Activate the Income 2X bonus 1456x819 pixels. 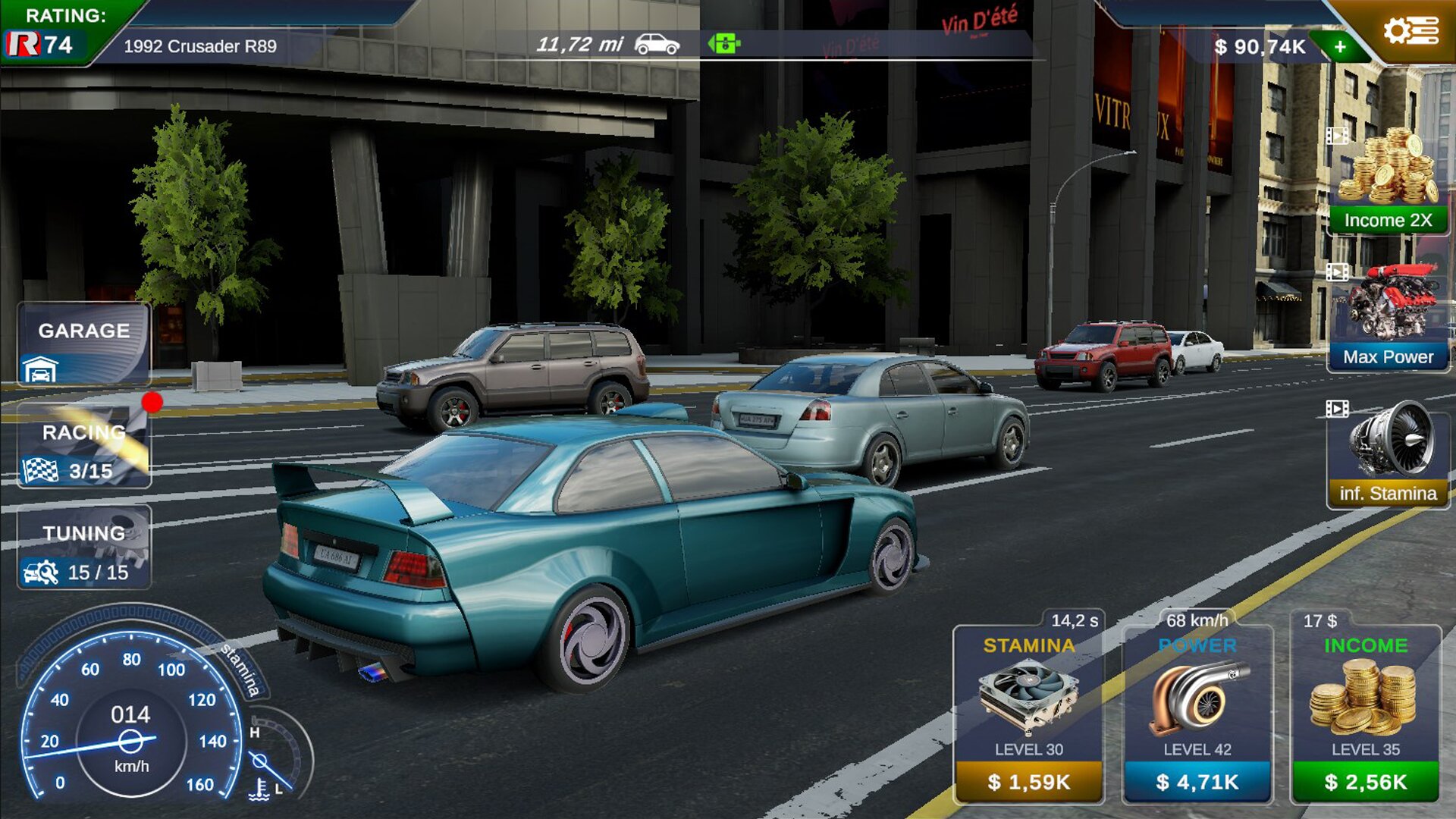(1388, 182)
